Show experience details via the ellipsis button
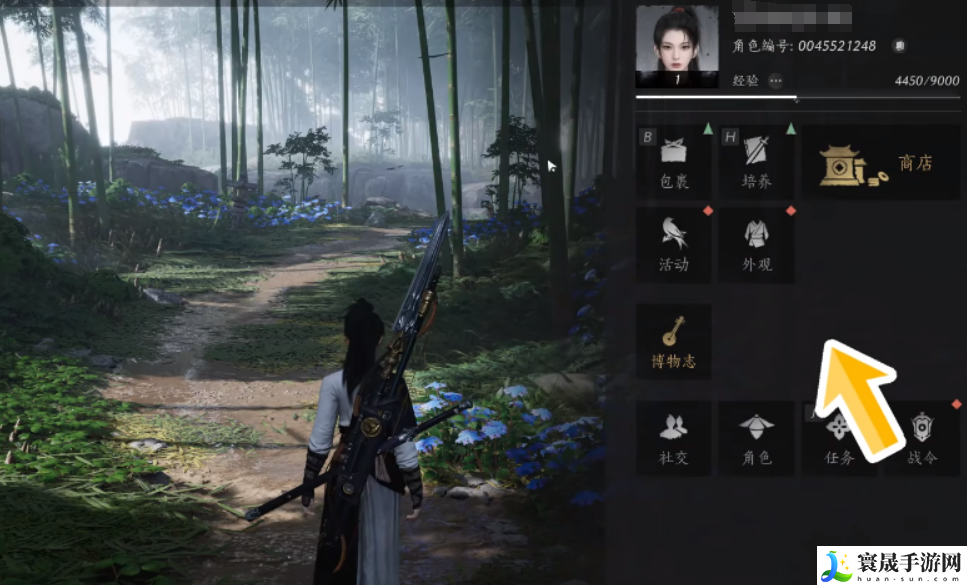 [x=776, y=80]
